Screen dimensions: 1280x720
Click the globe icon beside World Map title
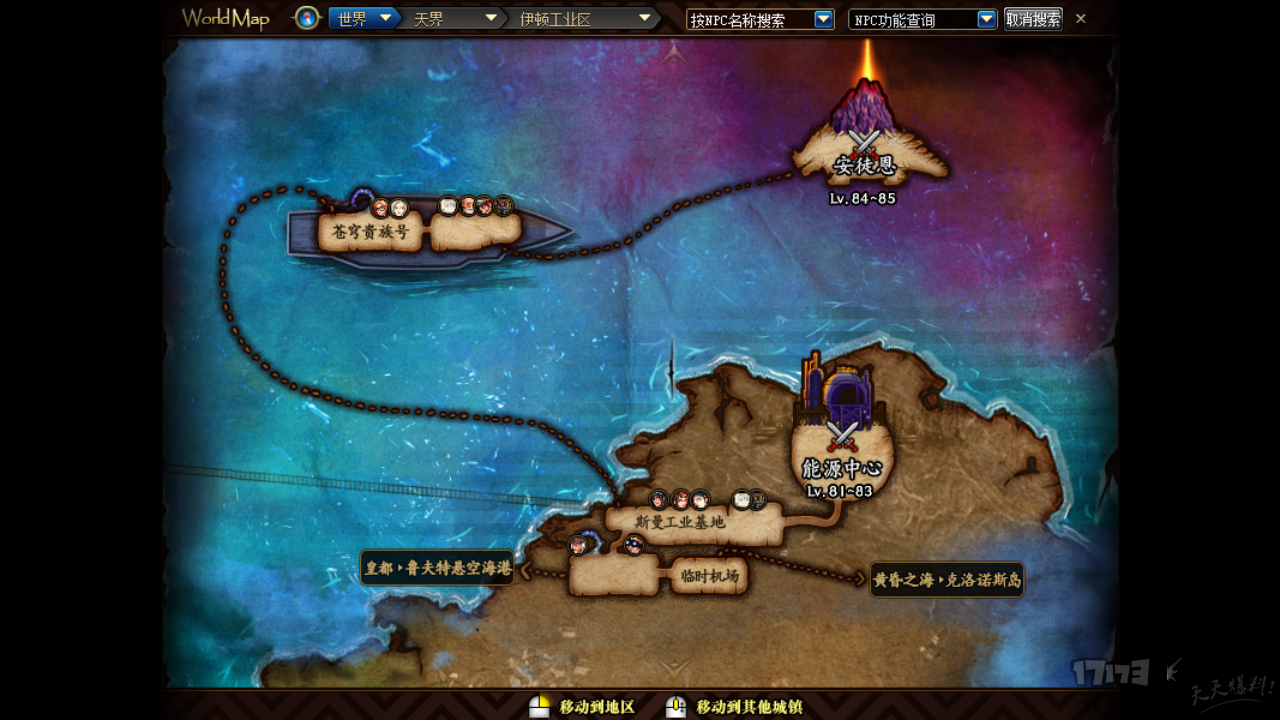coord(307,18)
